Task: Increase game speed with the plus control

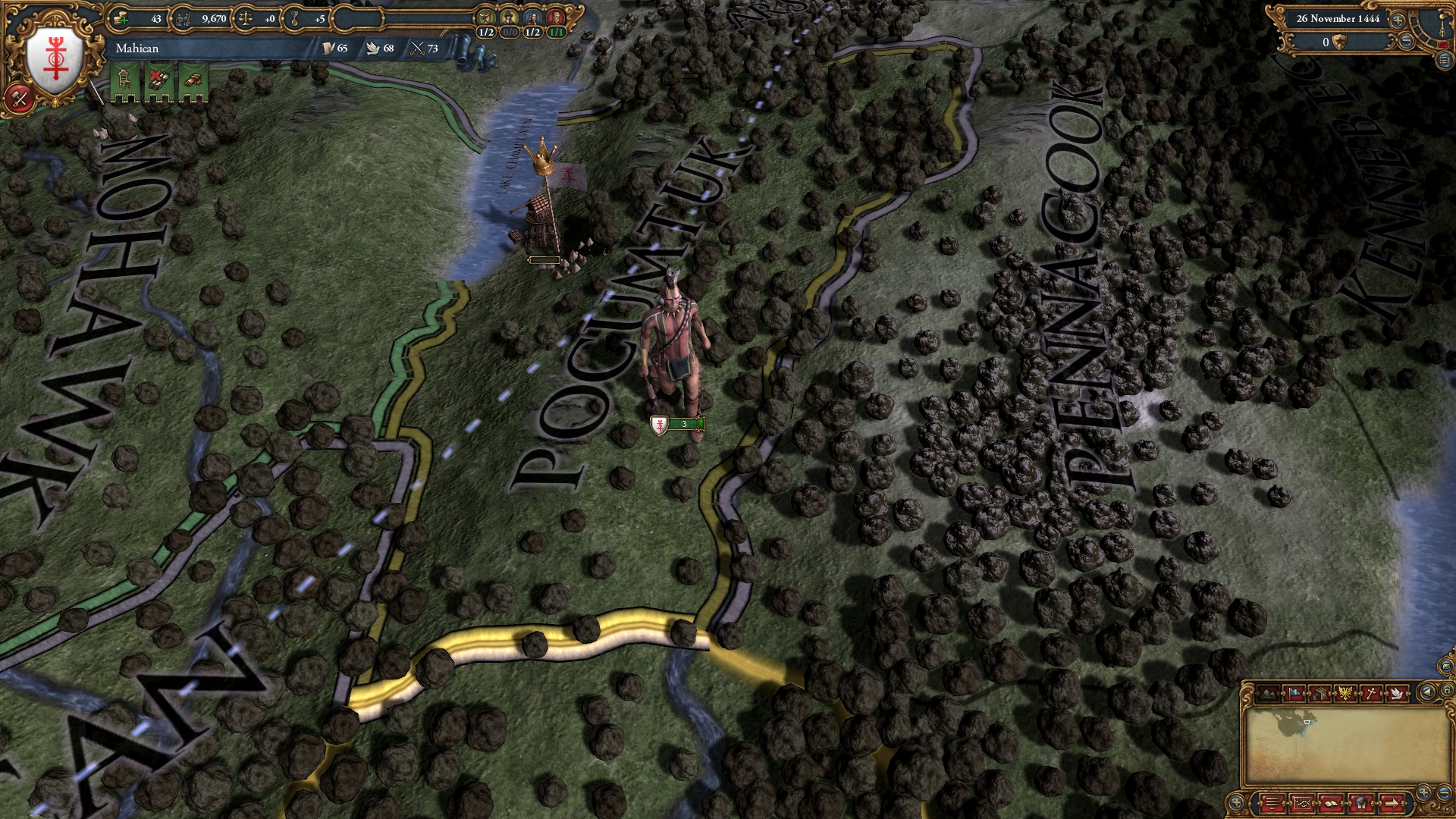Action: [x=1398, y=20]
